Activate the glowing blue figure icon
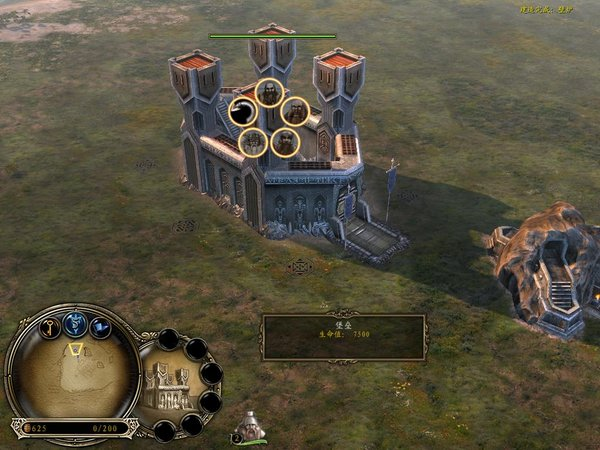Viewport: 600px width, 450px height. click(x=75, y=323)
